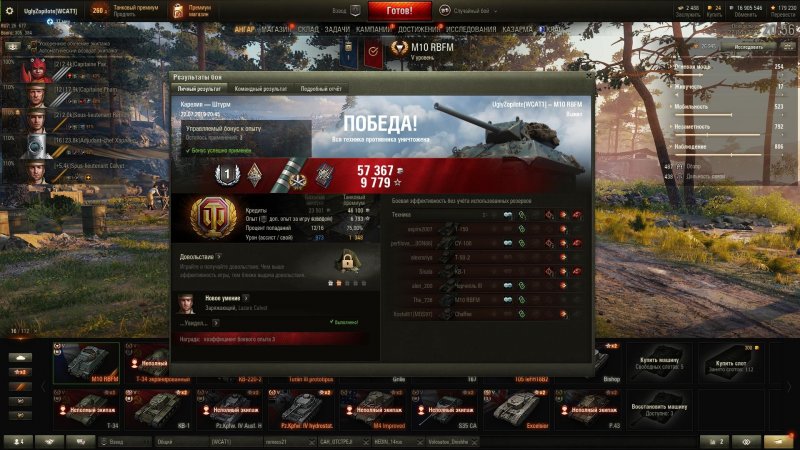Click the red Готов! battle button
This screenshot has width=800, height=450.
point(399,11)
